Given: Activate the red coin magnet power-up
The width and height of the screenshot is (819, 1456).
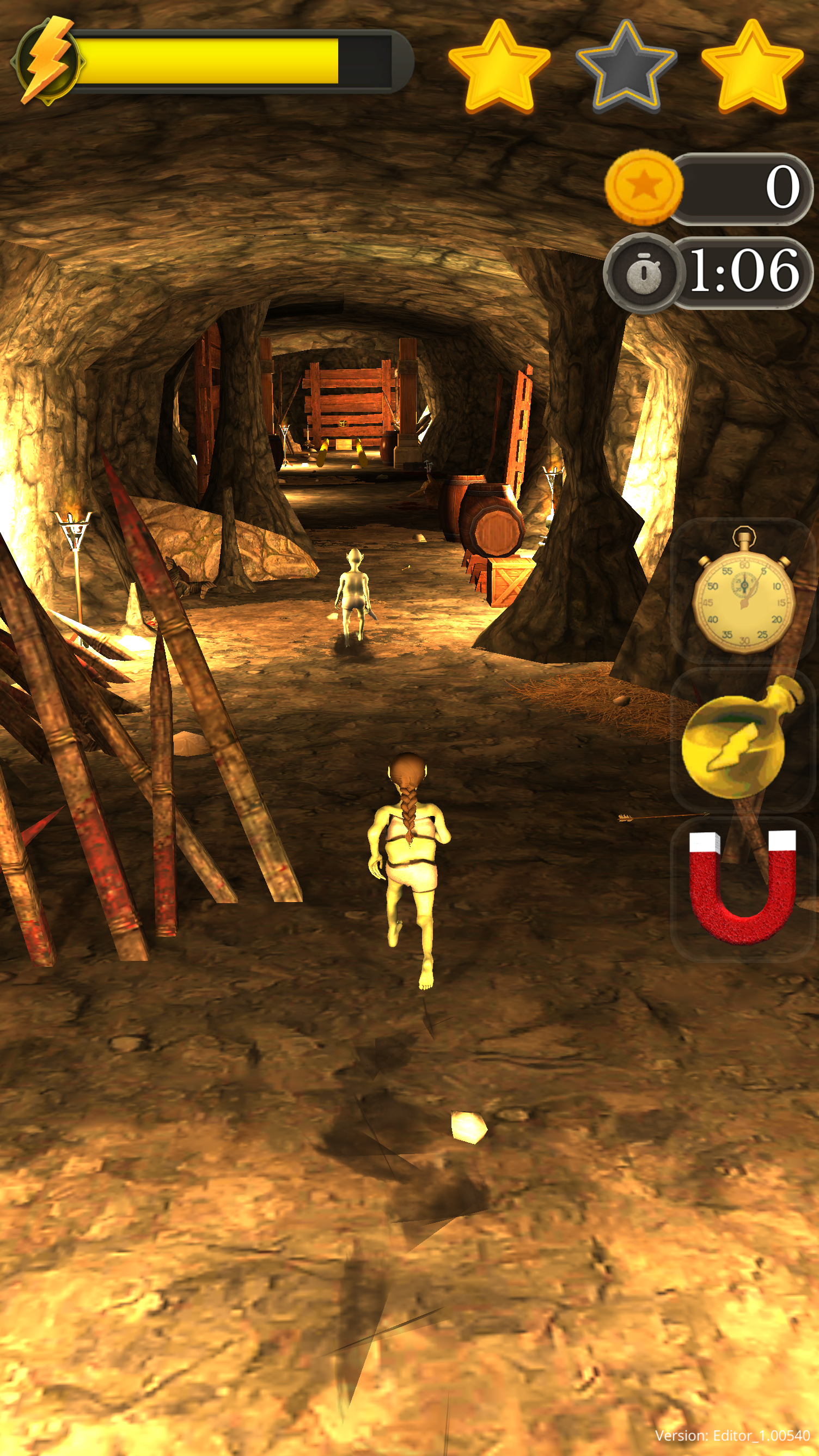Looking at the screenshot, I should coord(742,887).
